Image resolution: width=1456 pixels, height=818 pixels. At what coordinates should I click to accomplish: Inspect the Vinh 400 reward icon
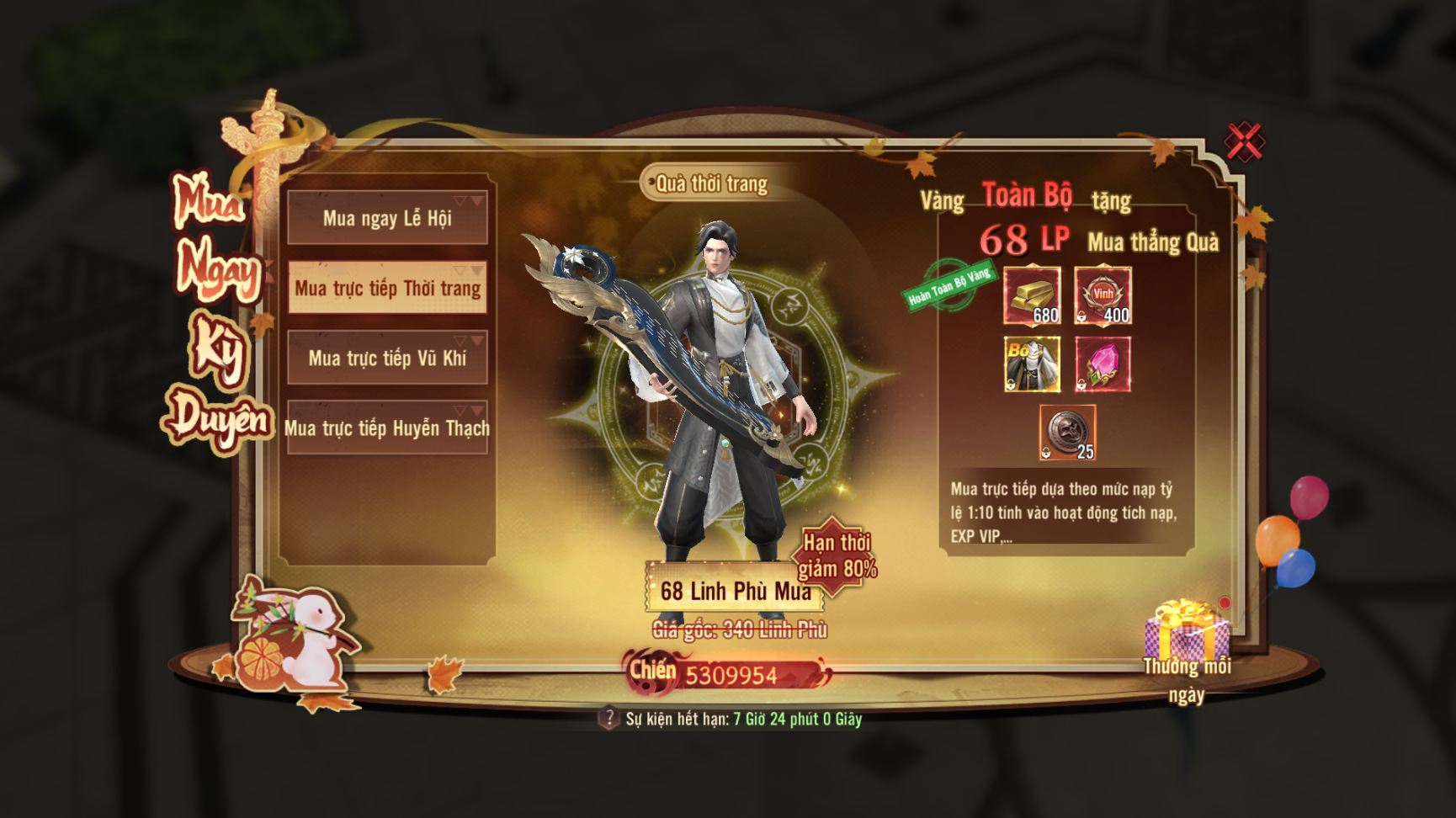(1103, 295)
